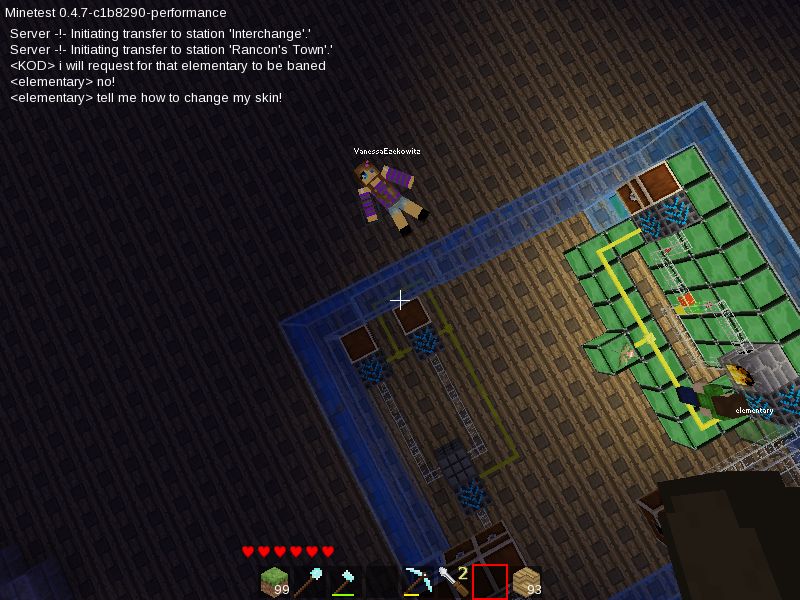This screenshot has width=800, height=600.
Task: Click the red-outlined selected hotbar slot
Action: [x=490, y=581]
